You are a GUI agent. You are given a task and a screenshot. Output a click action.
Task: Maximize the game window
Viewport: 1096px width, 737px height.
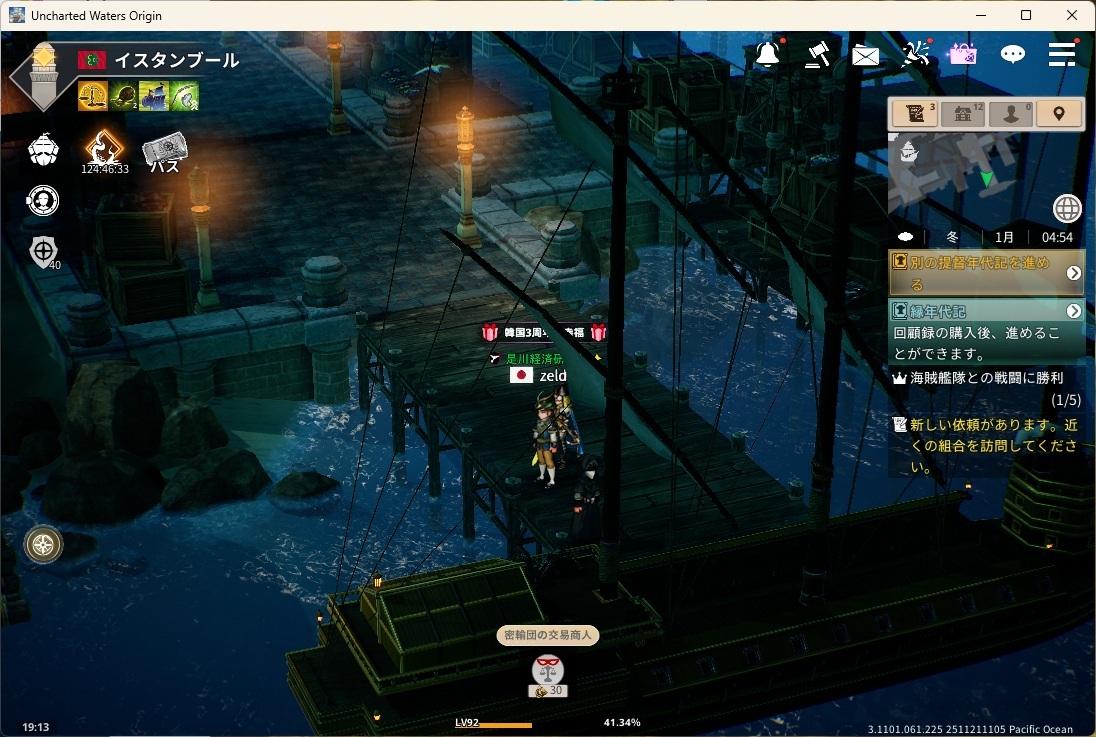pos(1026,15)
